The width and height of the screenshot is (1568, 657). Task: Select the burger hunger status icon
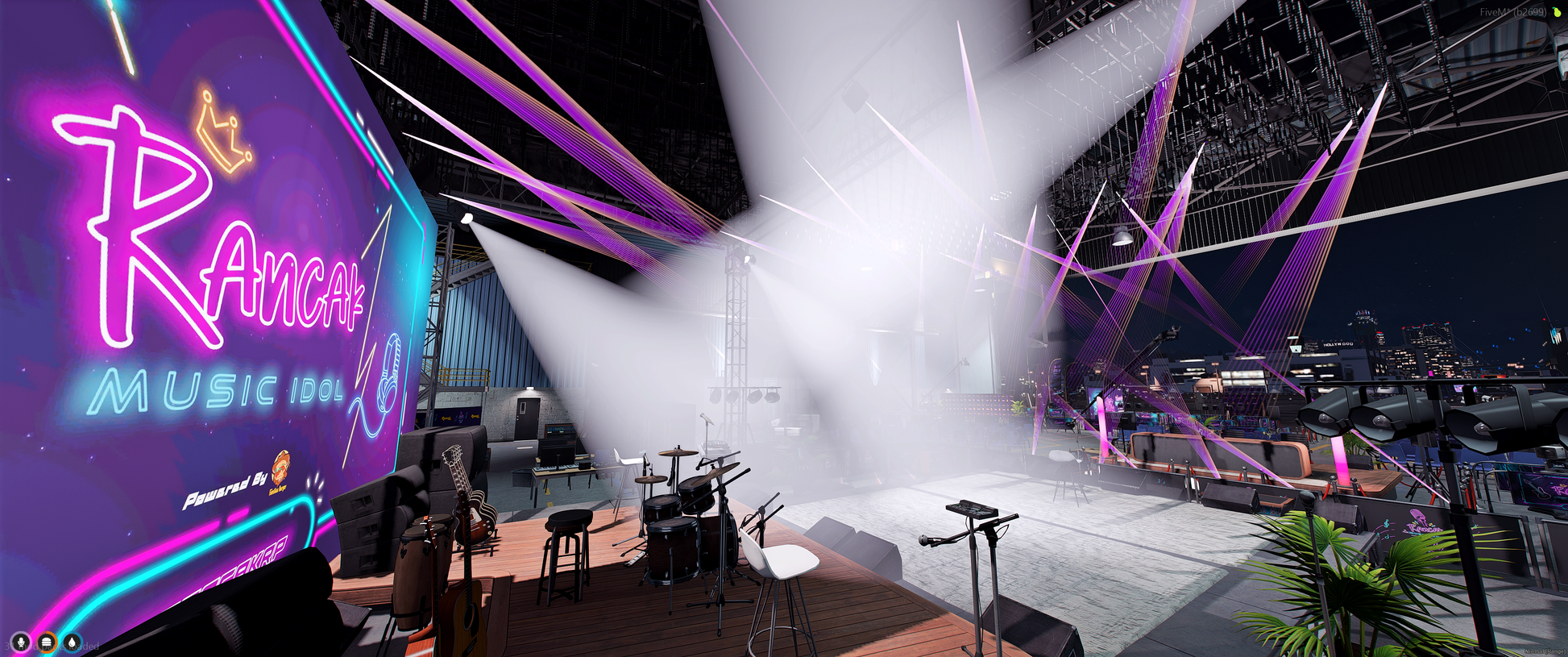(x=47, y=642)
